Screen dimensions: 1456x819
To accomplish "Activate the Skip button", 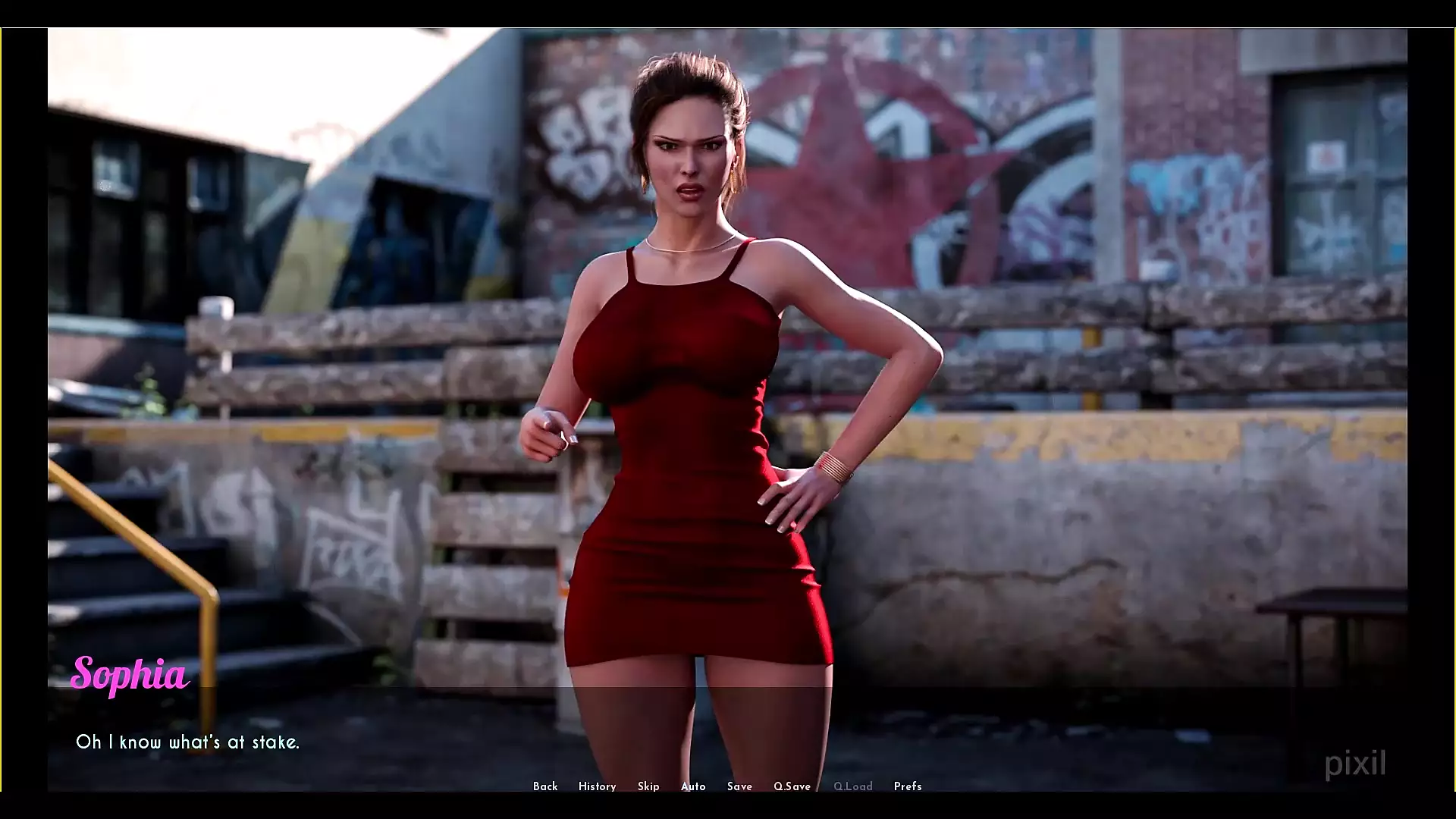I will click(x=648, y=786).
